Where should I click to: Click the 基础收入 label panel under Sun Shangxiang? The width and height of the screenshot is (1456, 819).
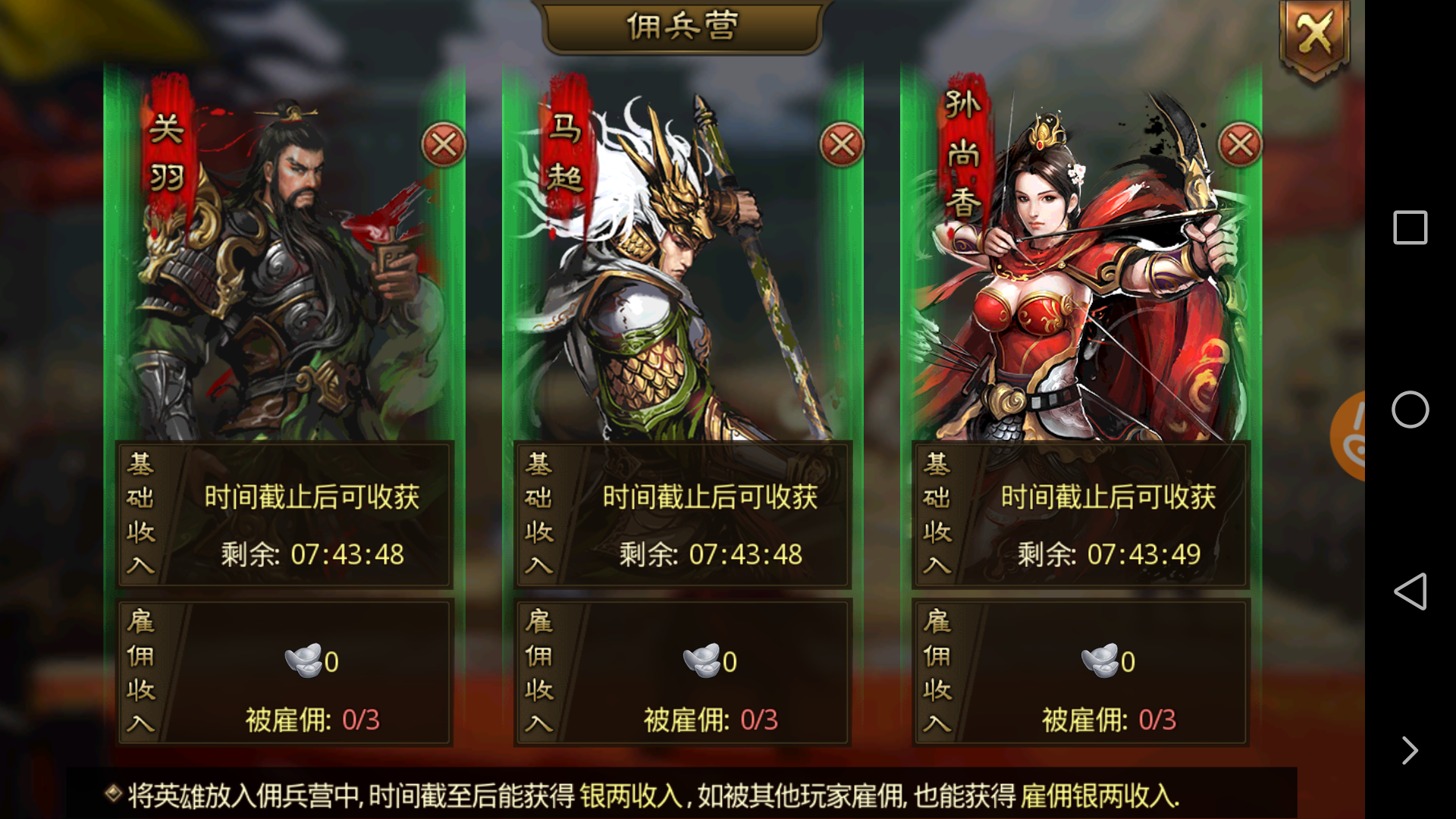point(938,516)
